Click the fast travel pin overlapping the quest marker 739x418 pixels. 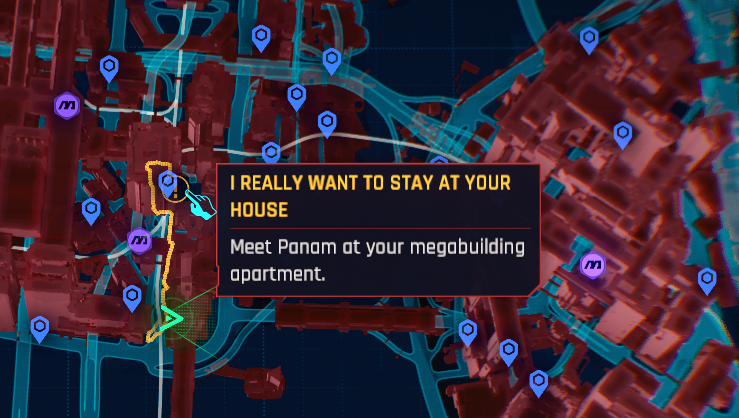168,182
